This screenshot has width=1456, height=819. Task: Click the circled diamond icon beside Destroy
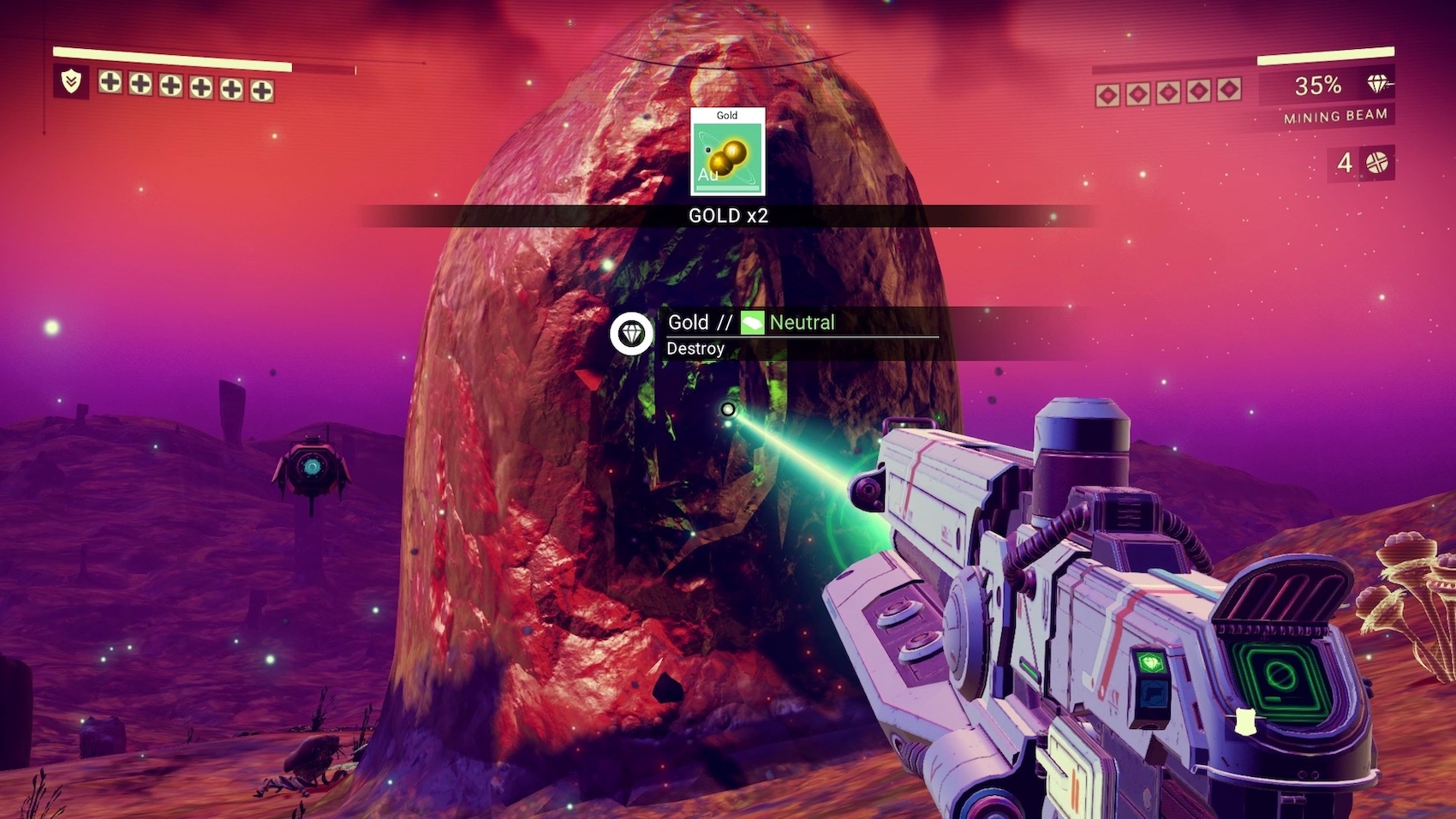631,335
